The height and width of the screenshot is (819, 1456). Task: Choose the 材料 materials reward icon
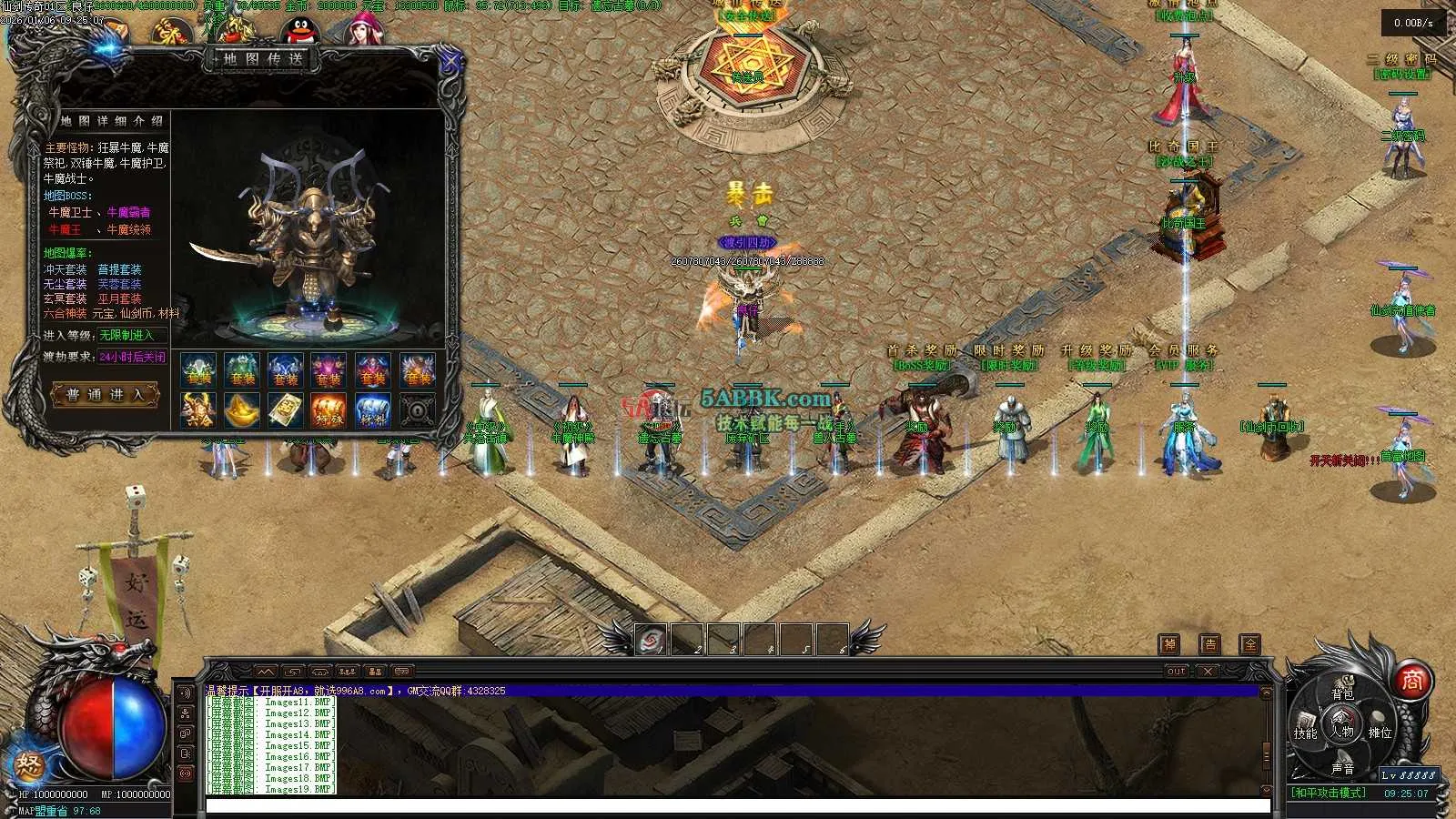pyautogui.click(x=372, y=410)
